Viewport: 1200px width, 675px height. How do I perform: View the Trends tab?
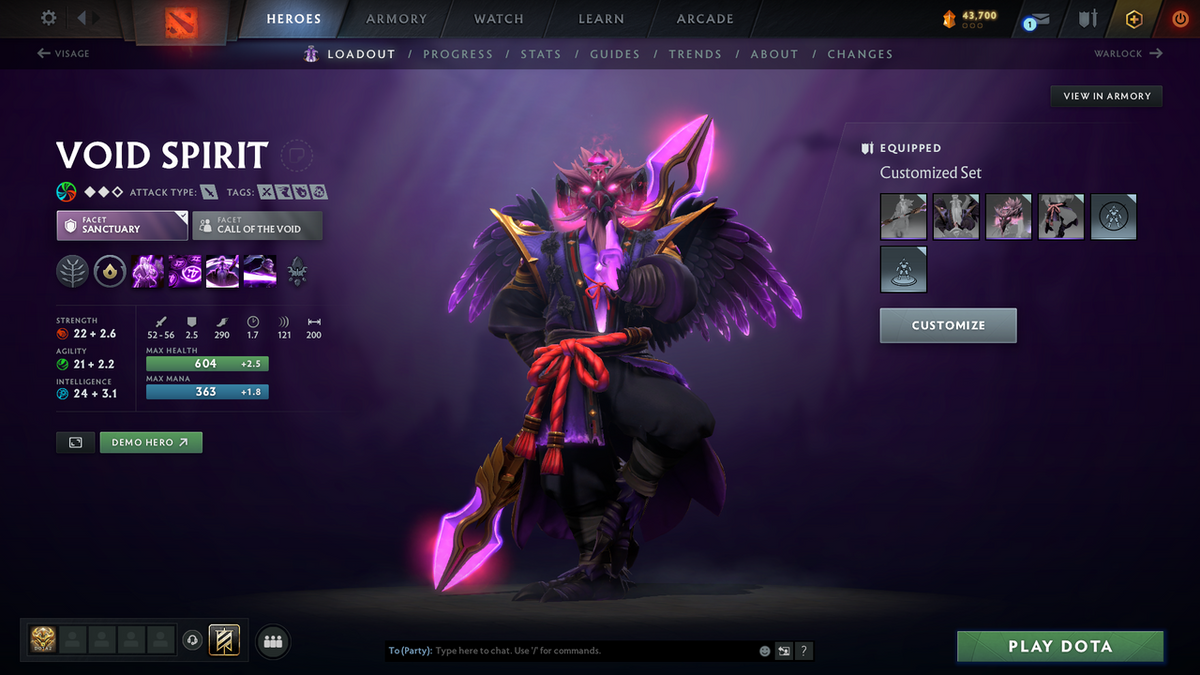tap(695, 54)
